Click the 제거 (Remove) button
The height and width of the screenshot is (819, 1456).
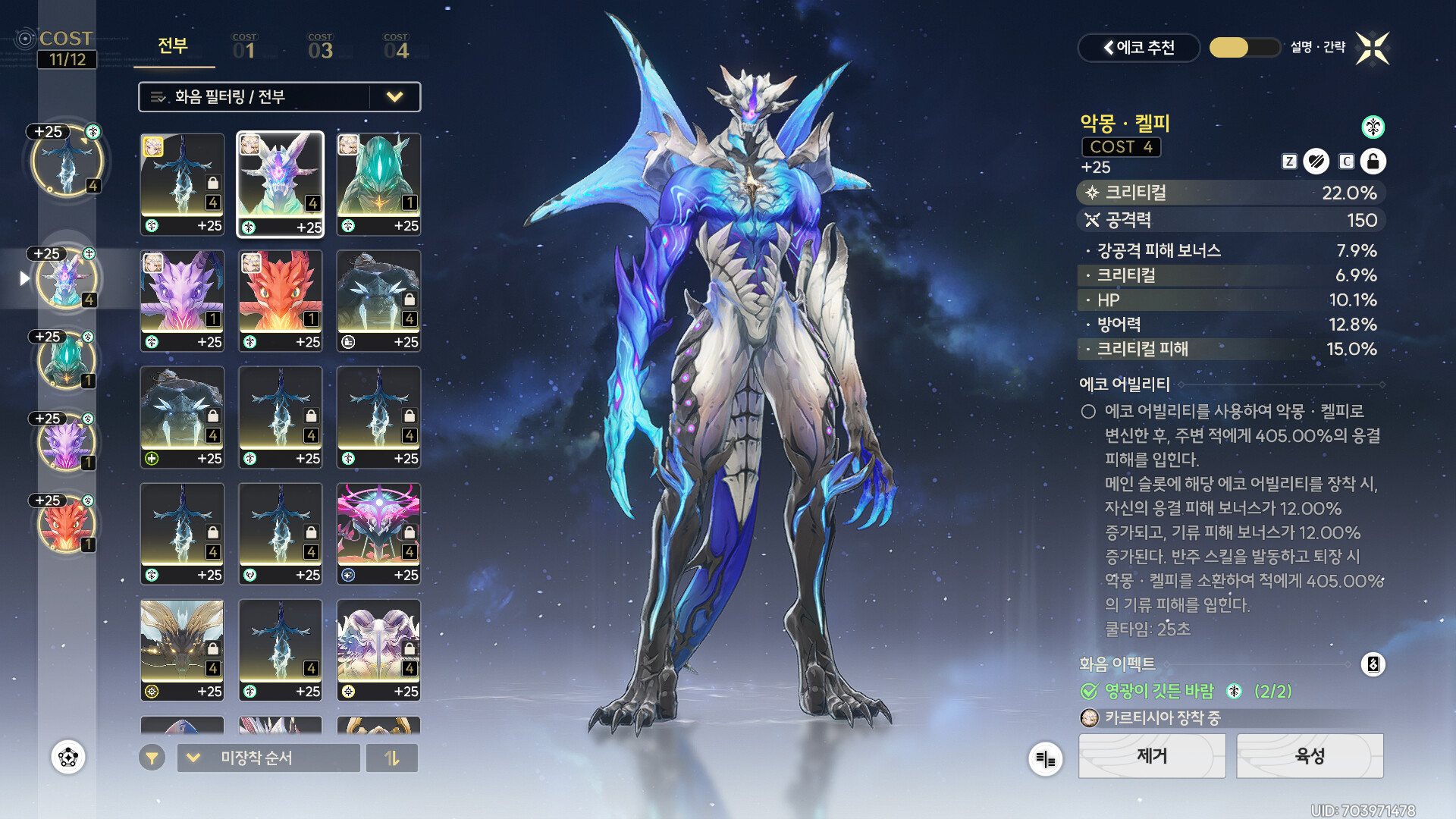tap(1151, 755)
